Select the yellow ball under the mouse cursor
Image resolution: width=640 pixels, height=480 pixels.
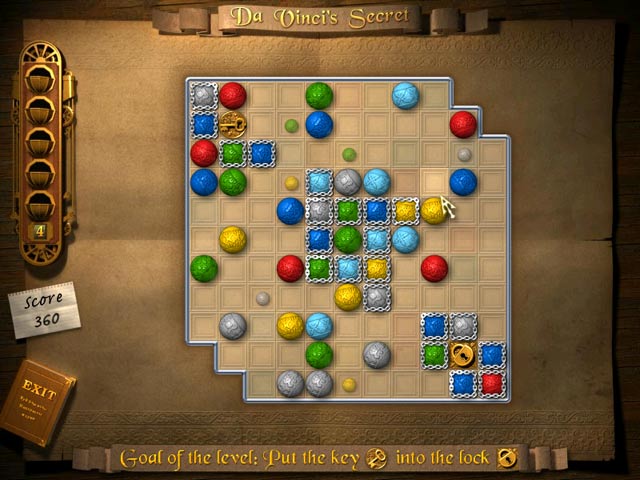(433, 210)
